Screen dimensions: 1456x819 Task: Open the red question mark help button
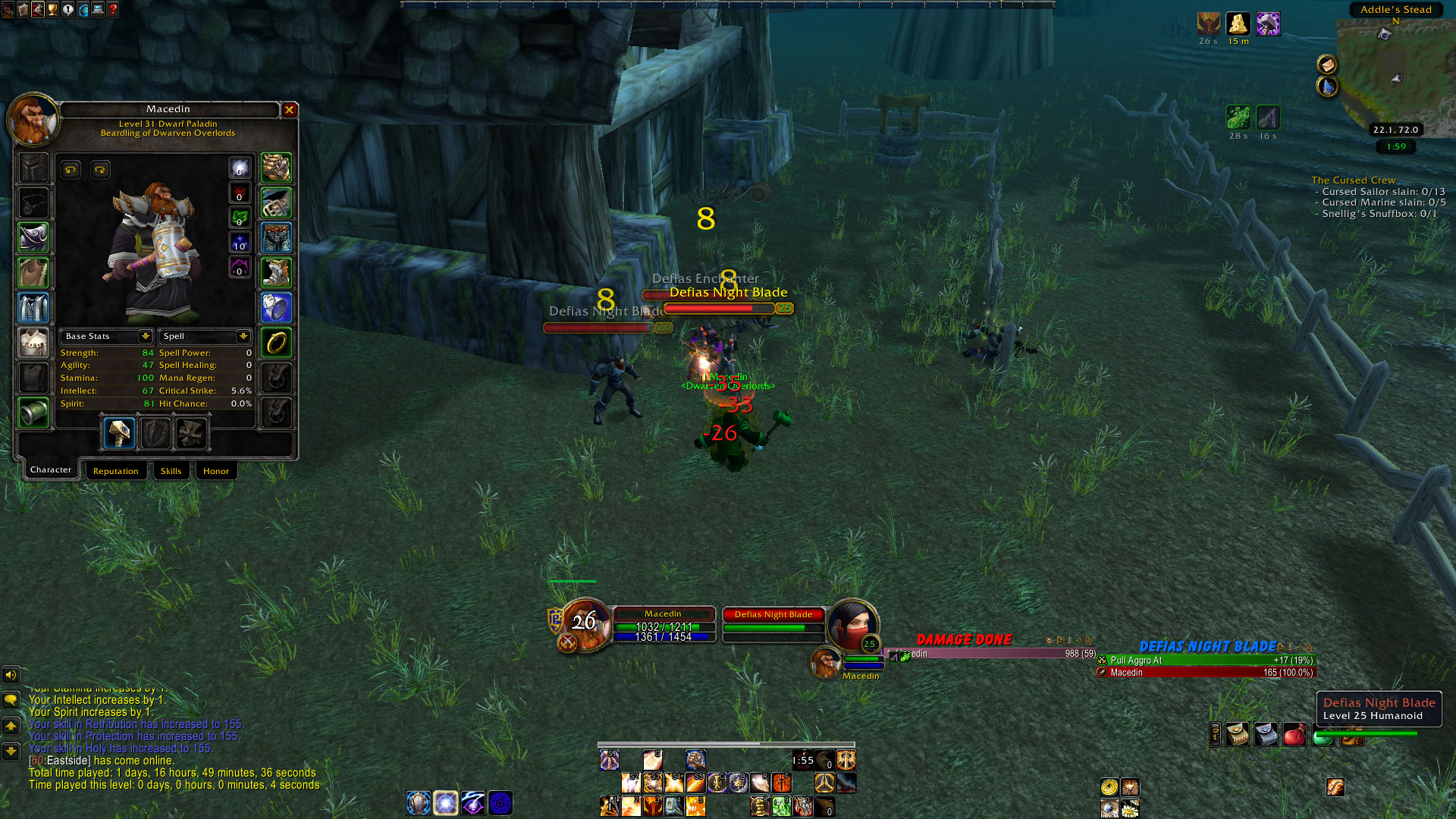pos(113,10)
